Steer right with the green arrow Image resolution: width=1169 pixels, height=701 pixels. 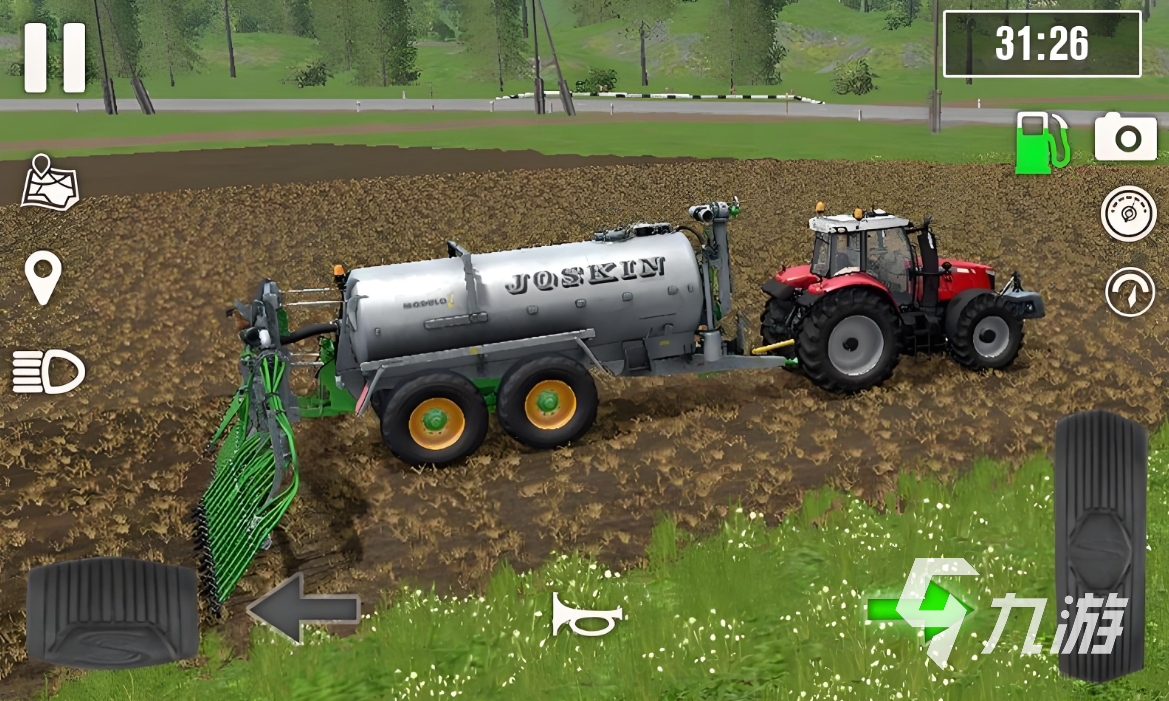(917, 609)
